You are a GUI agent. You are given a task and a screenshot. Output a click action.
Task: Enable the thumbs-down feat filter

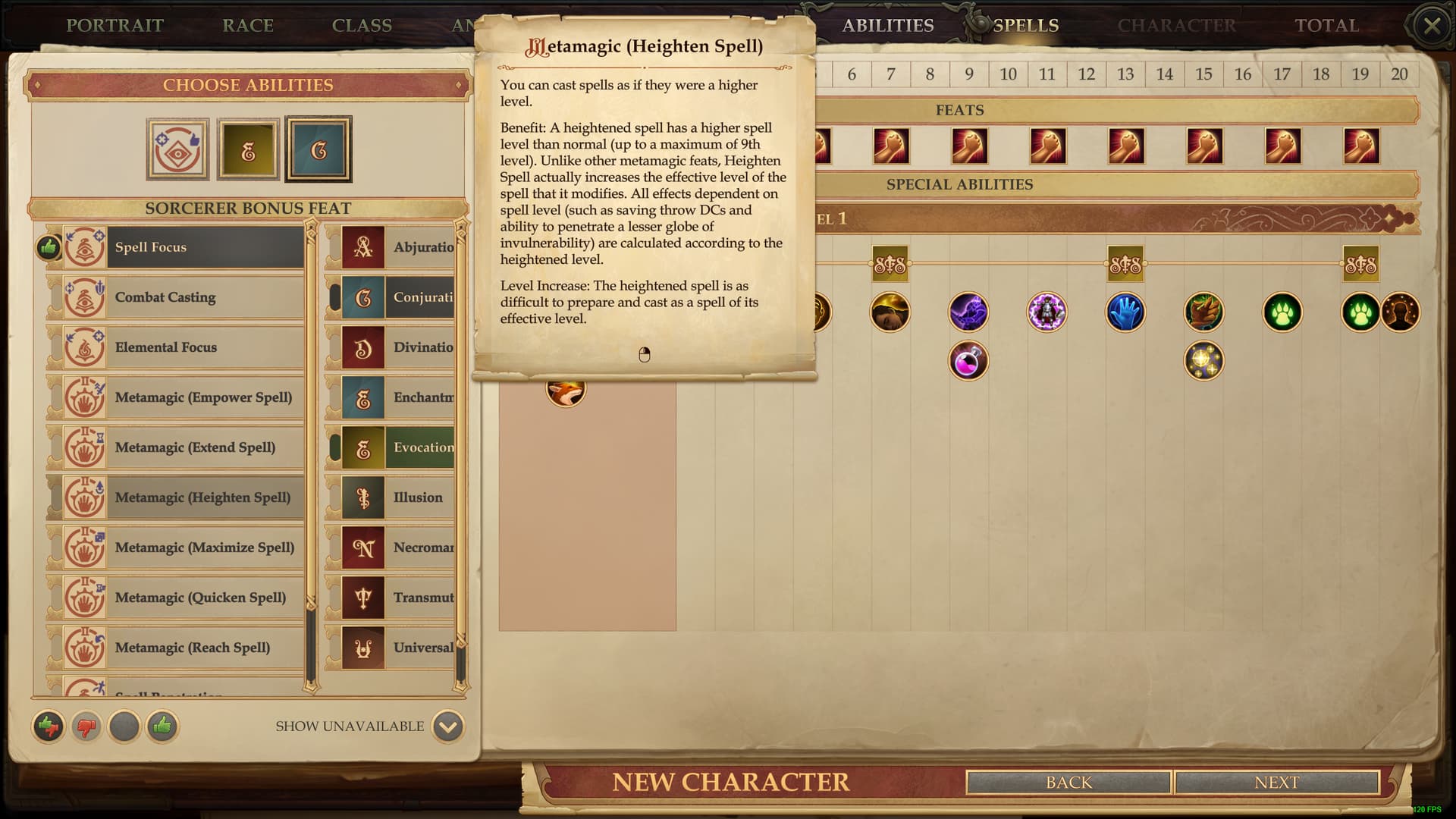(x=85, y=726)
